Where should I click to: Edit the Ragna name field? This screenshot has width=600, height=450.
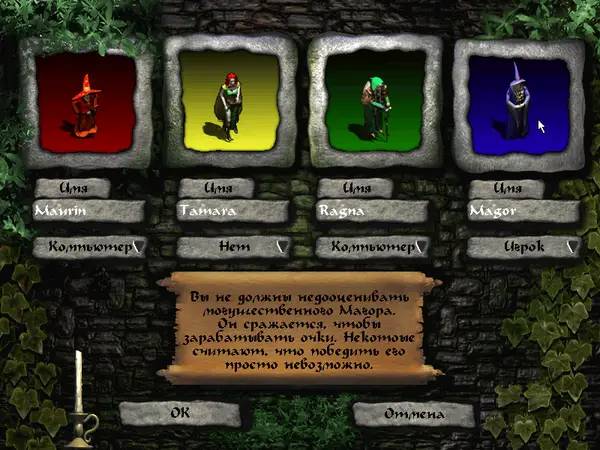coord(374,212)
